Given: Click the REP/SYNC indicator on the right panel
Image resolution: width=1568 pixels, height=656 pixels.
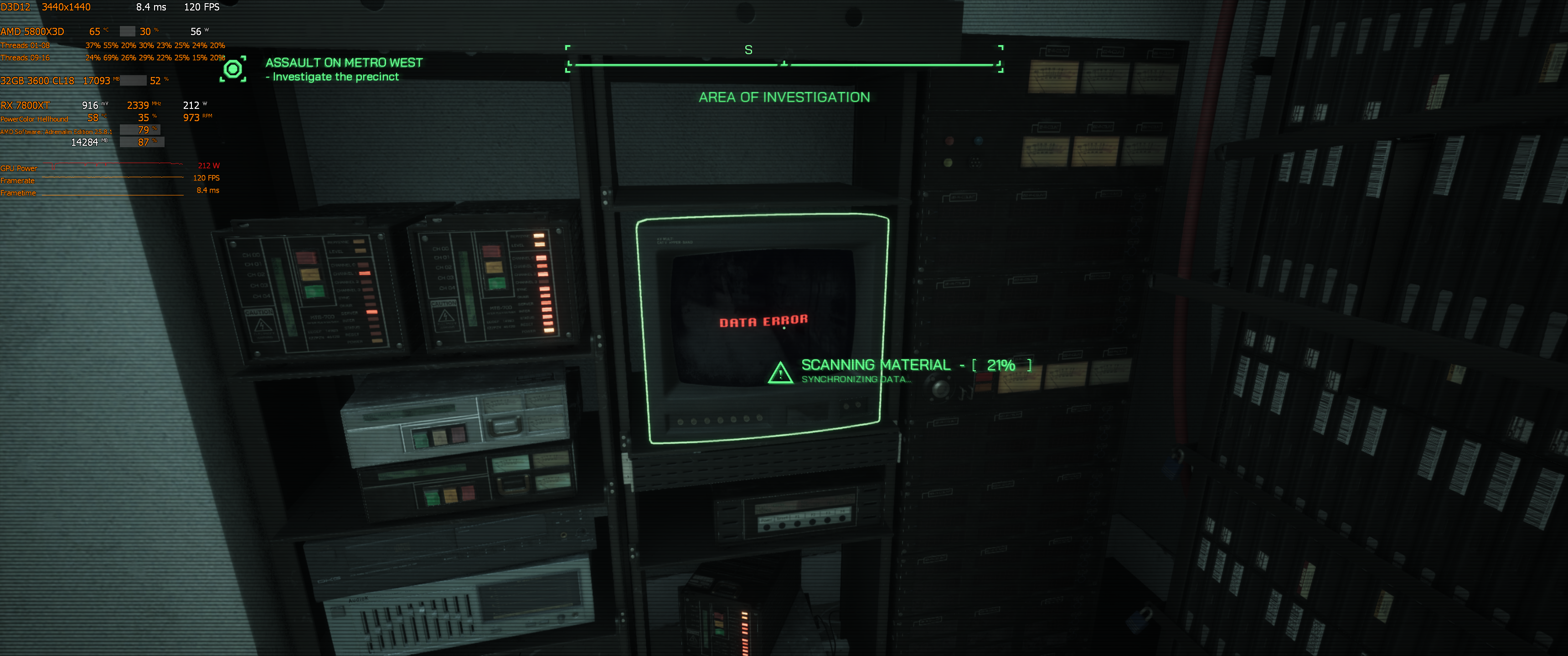Looking at the screenshot, I should (539, 236).
